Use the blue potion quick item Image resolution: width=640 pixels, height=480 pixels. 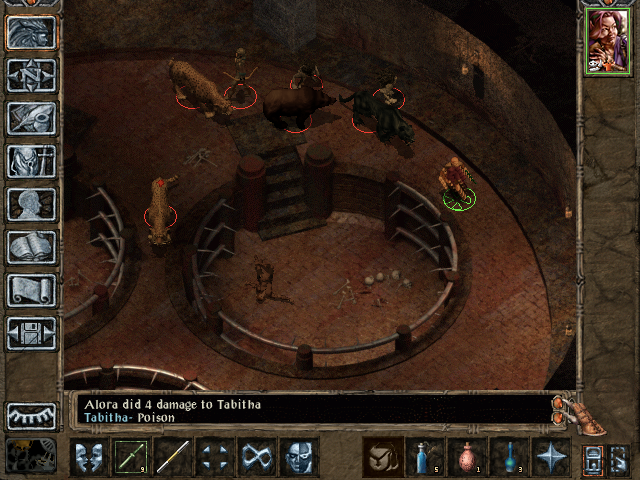coord(425,457)
